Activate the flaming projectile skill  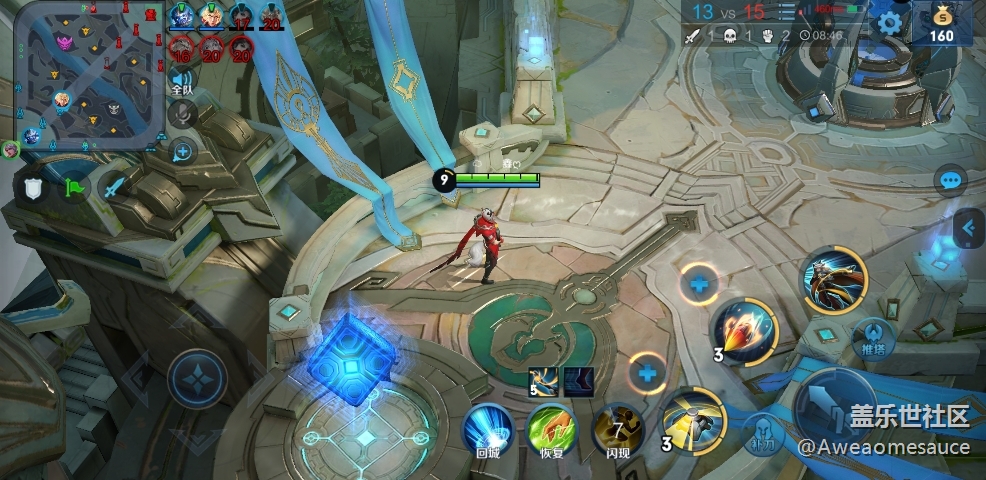click(745, 330)
